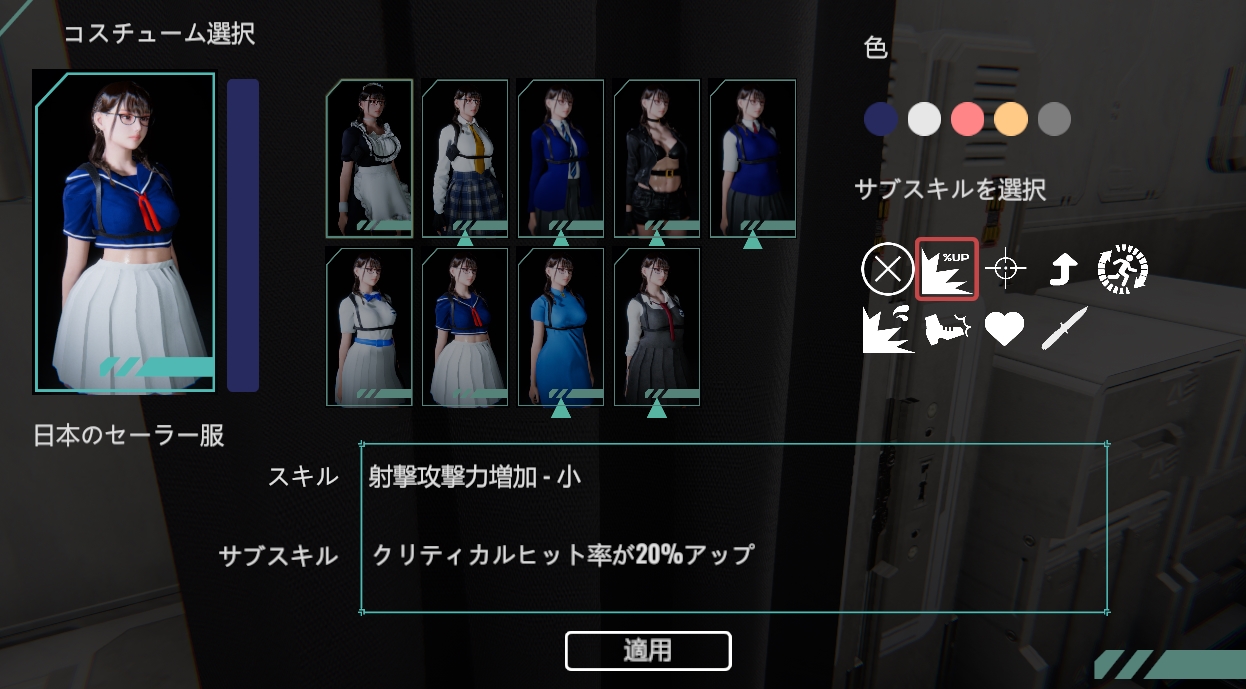Pick the blue blazer costume
Viewport: 1246px width, 689px height.
(x=561, y=158)
